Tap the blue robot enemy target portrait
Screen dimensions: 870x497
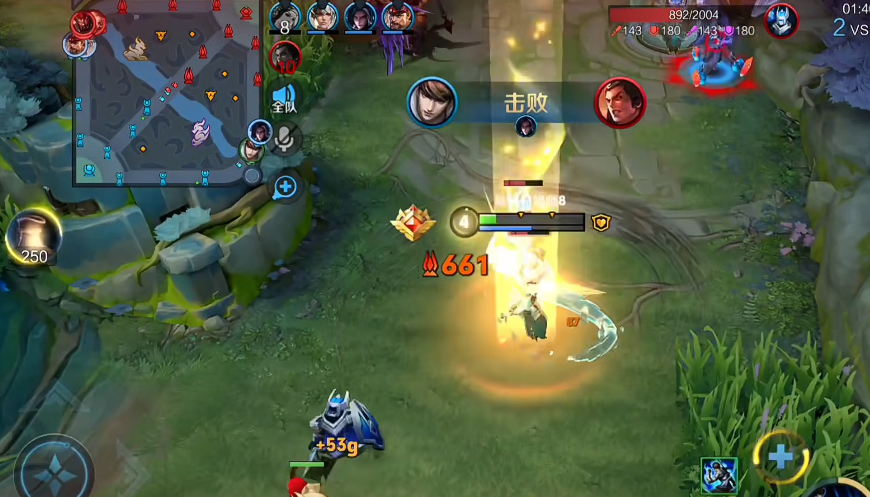(x=780, y=20)
